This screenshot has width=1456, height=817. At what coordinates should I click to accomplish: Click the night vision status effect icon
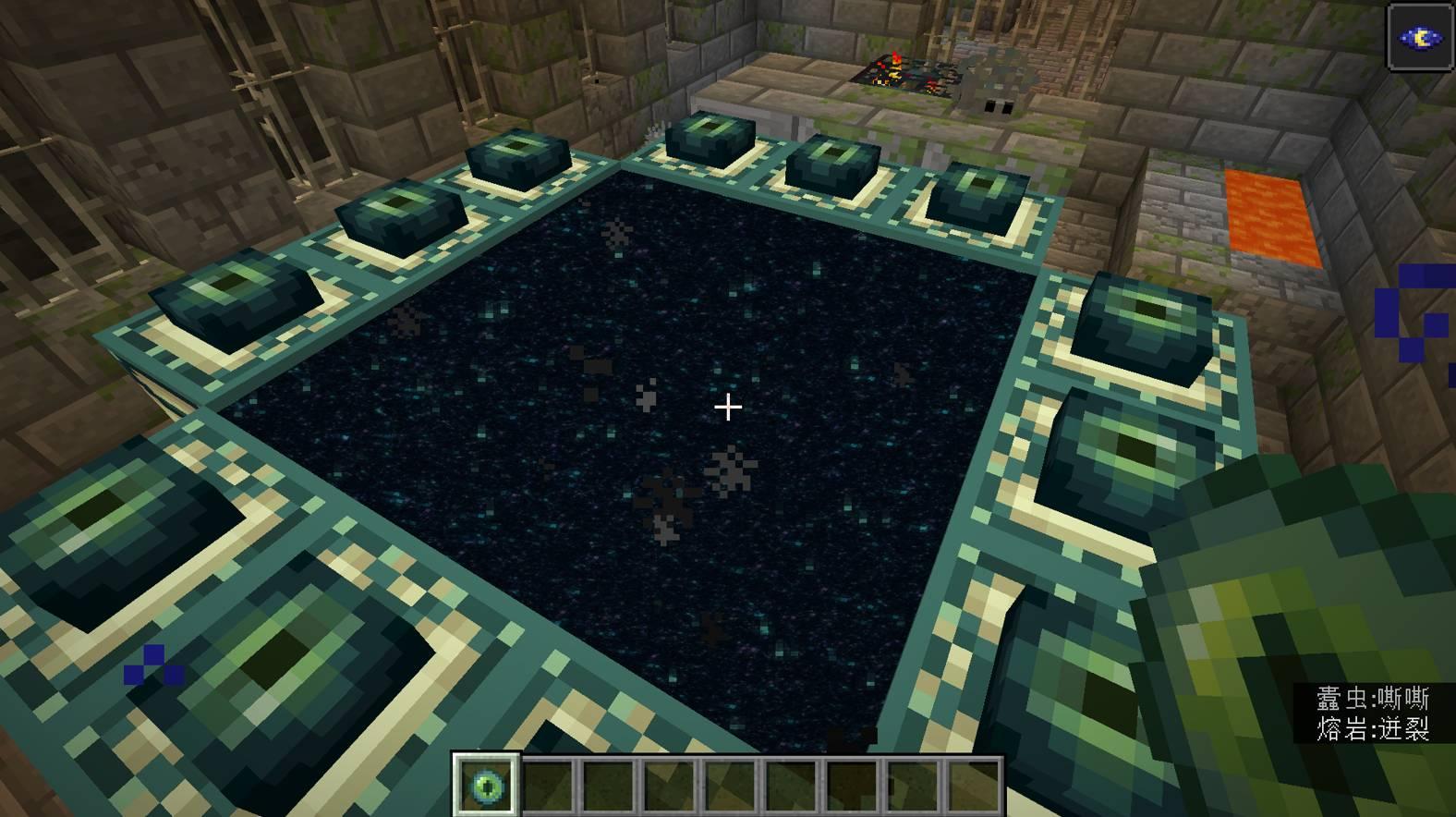tap(1420, 36)
